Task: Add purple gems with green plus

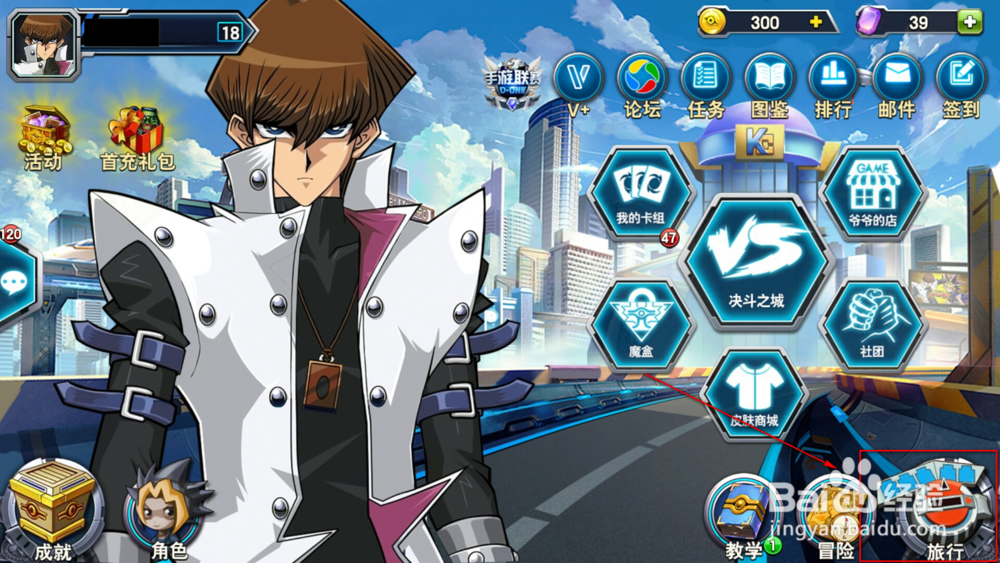Action: [x=970, y=22]
